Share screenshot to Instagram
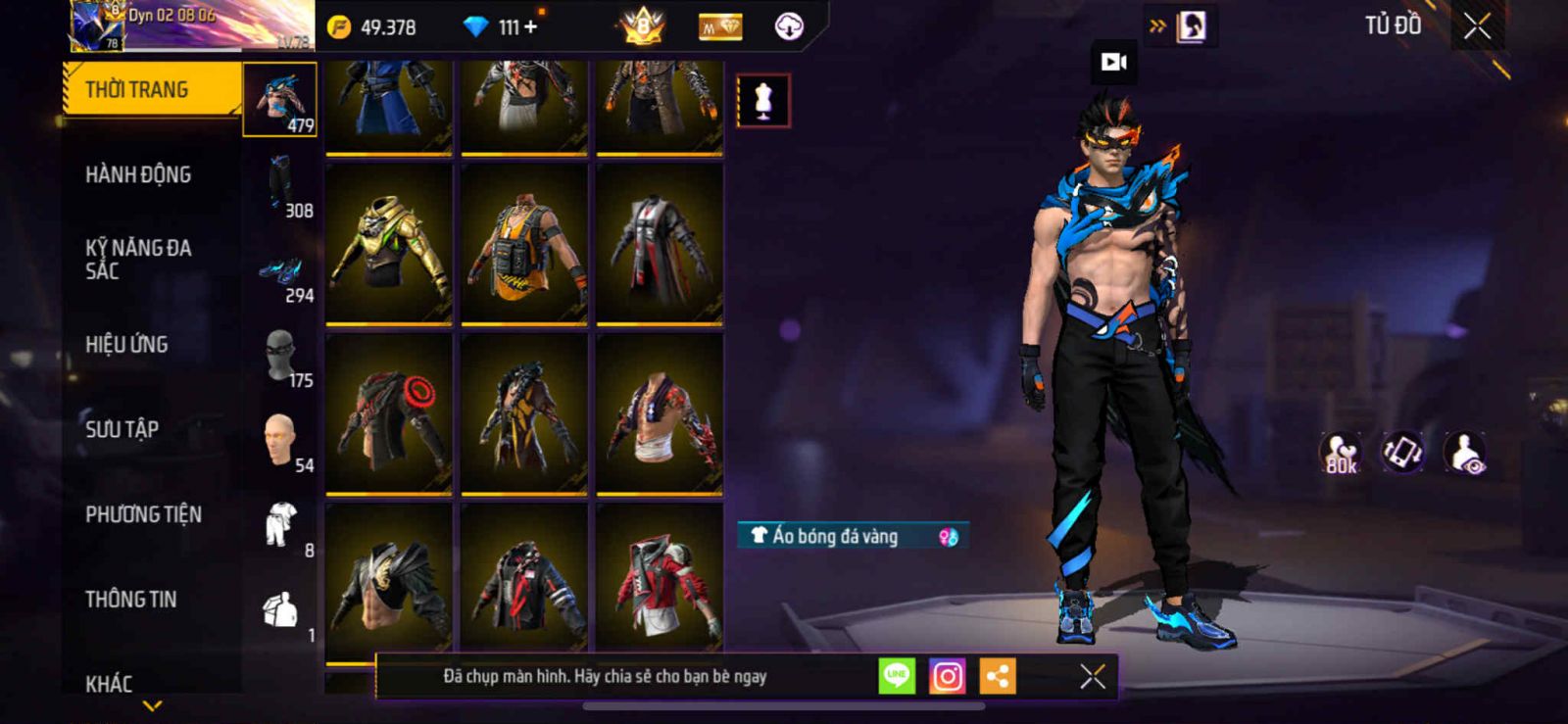The height and width of the screenshot is (724, 1568). (x=947, y=676)
